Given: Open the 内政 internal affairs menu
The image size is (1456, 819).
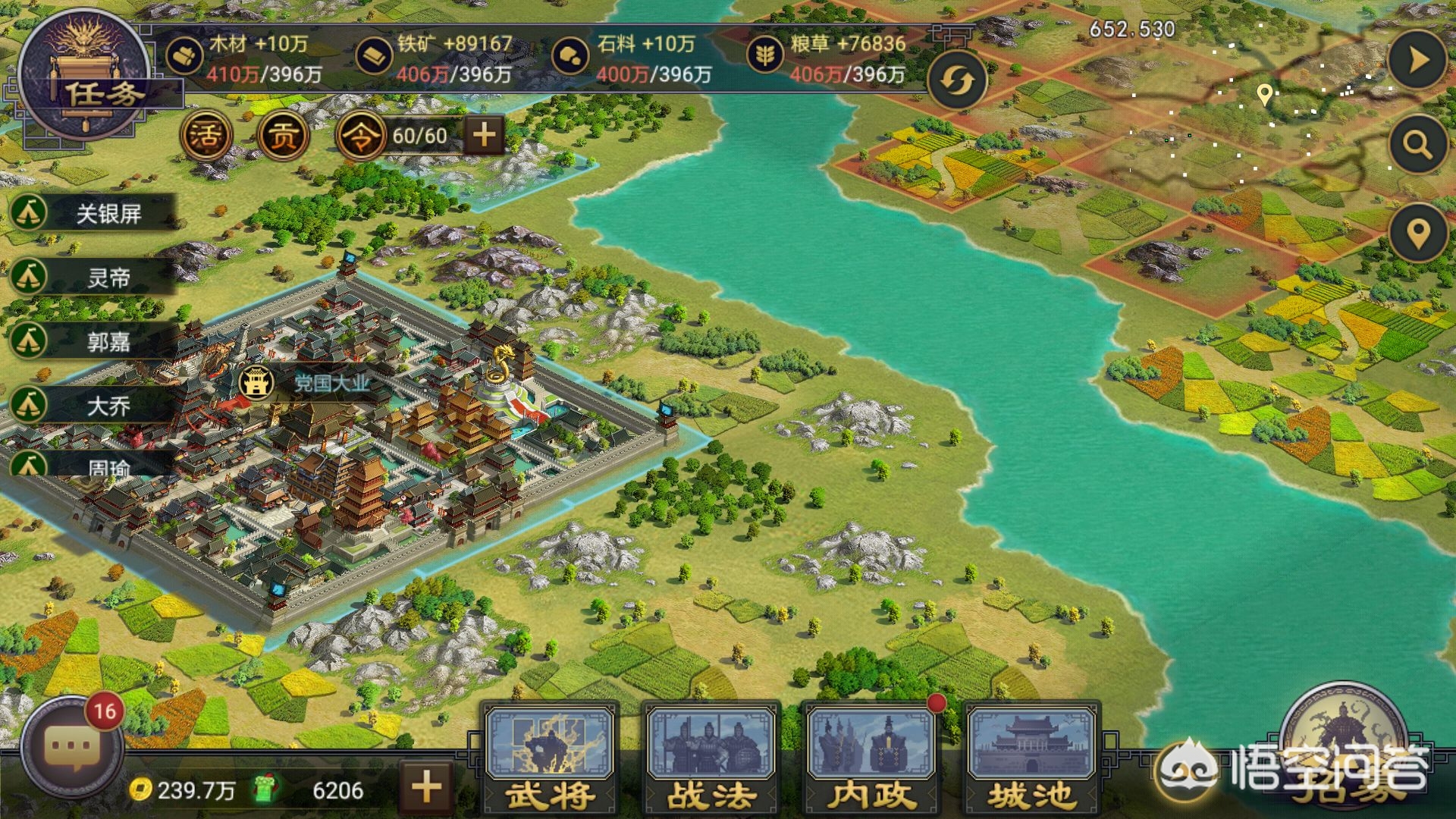Looking at the screenshot, I should tap(871, 758).
